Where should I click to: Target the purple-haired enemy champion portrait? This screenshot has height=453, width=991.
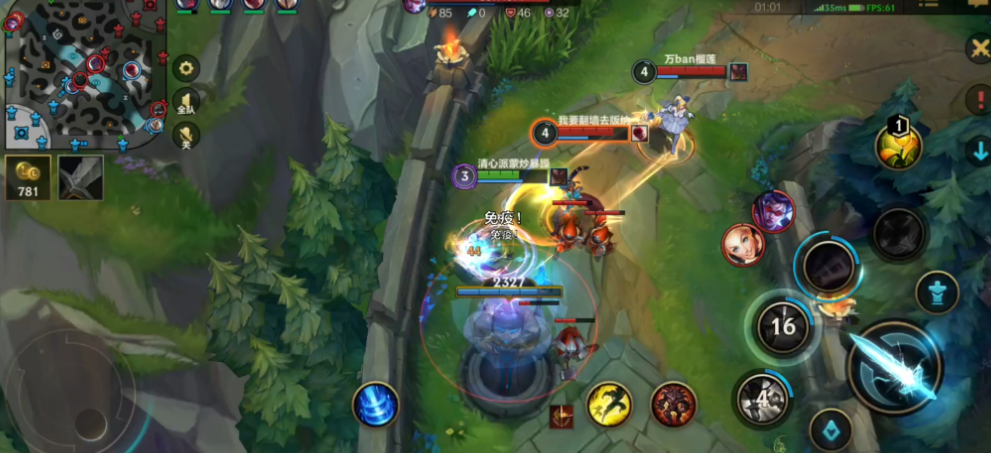coord(773,211)
